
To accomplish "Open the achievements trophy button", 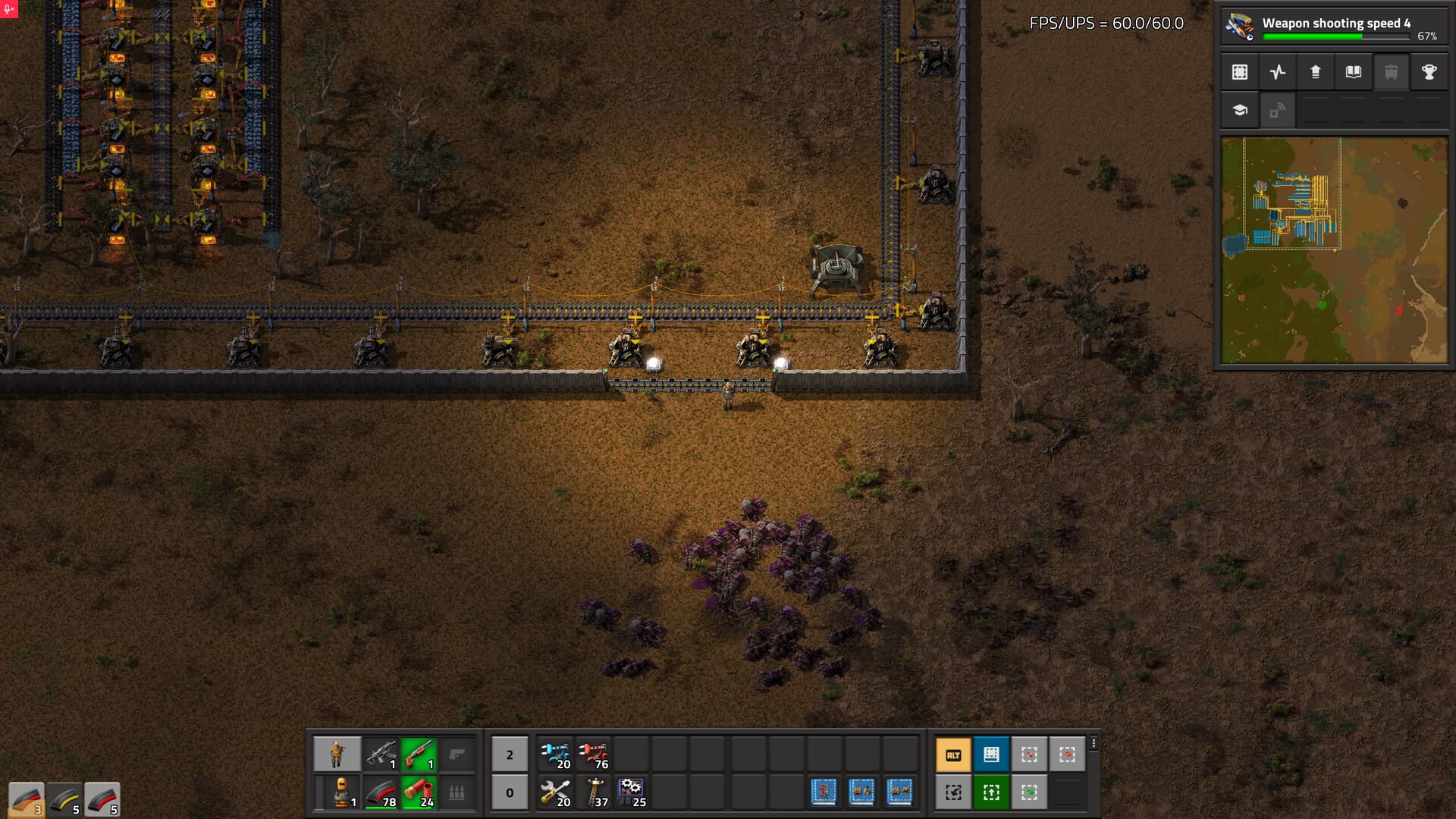I will (1429, 72).
